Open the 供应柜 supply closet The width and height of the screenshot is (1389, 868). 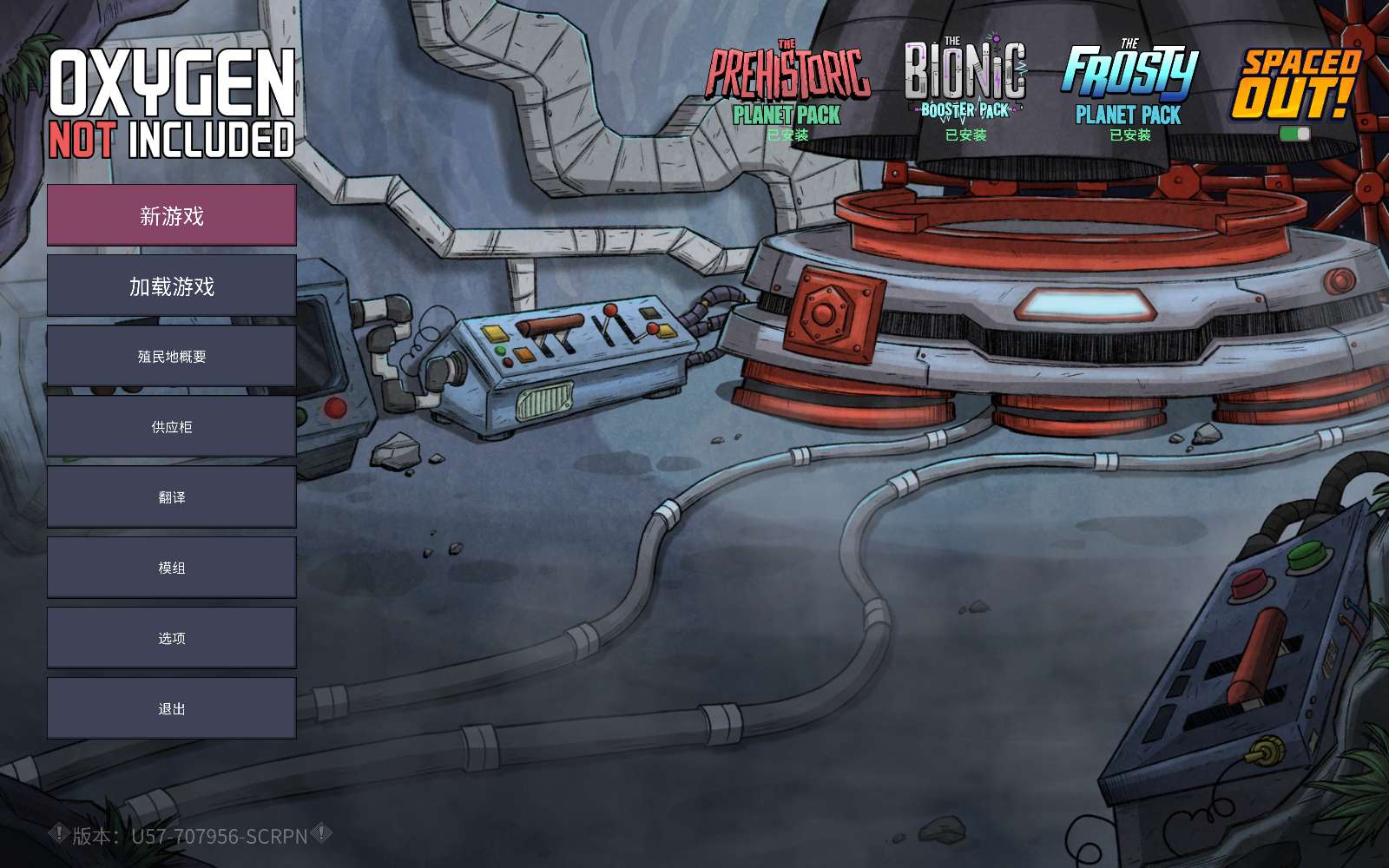pyautogui.click(x=171, y=426)
